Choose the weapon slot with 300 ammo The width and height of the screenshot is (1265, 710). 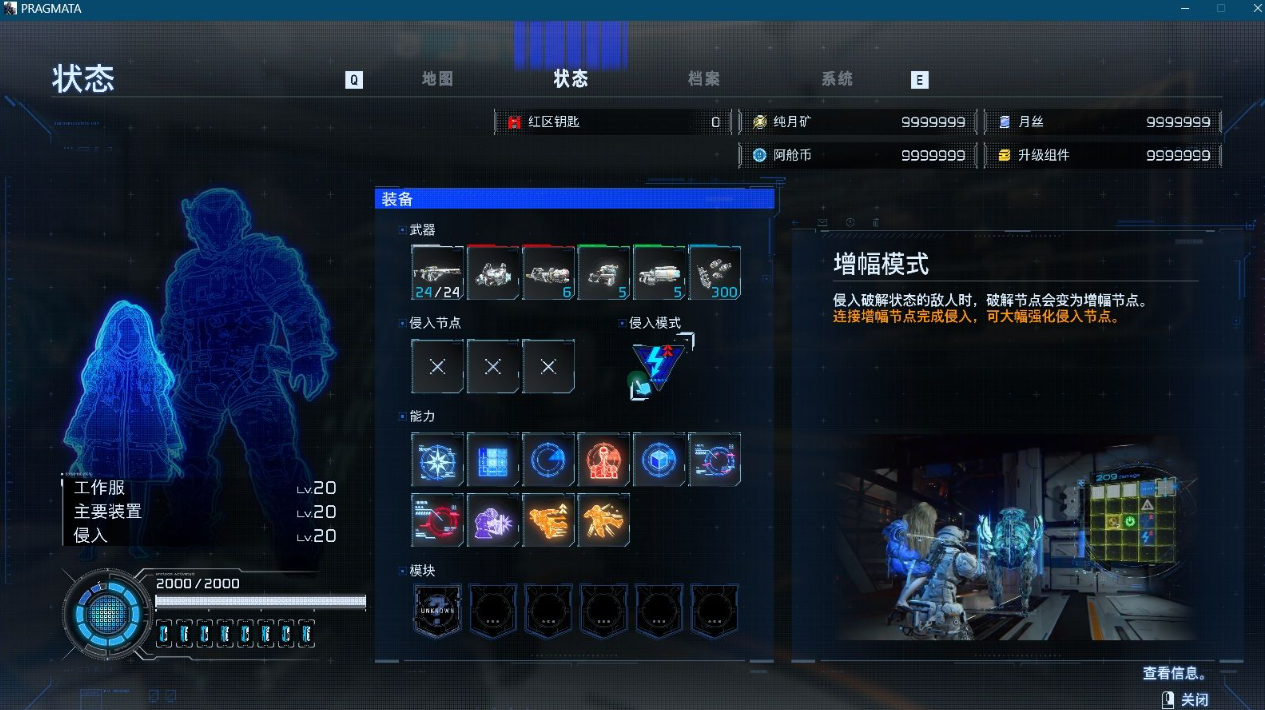[x=715, y=273]
